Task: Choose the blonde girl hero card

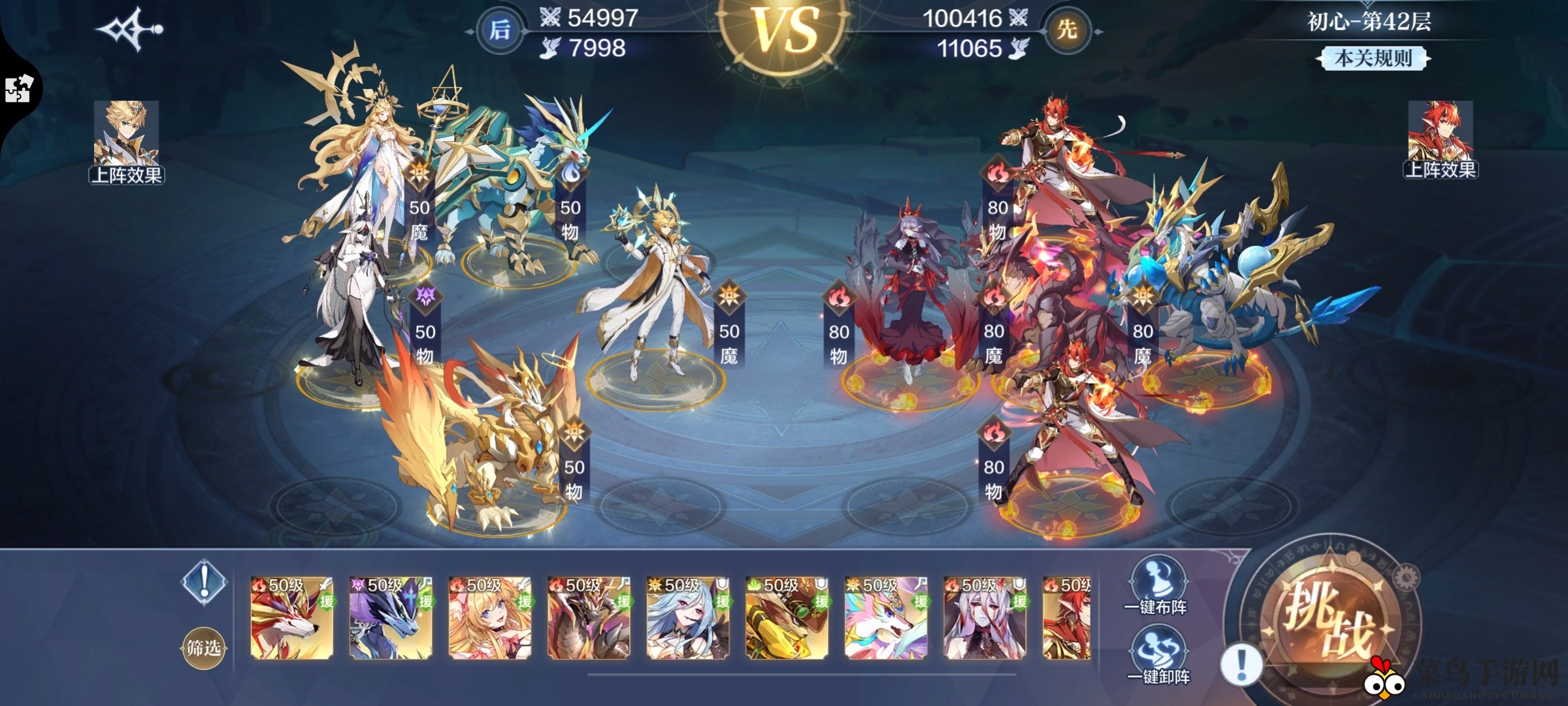Action: point(490,618)
